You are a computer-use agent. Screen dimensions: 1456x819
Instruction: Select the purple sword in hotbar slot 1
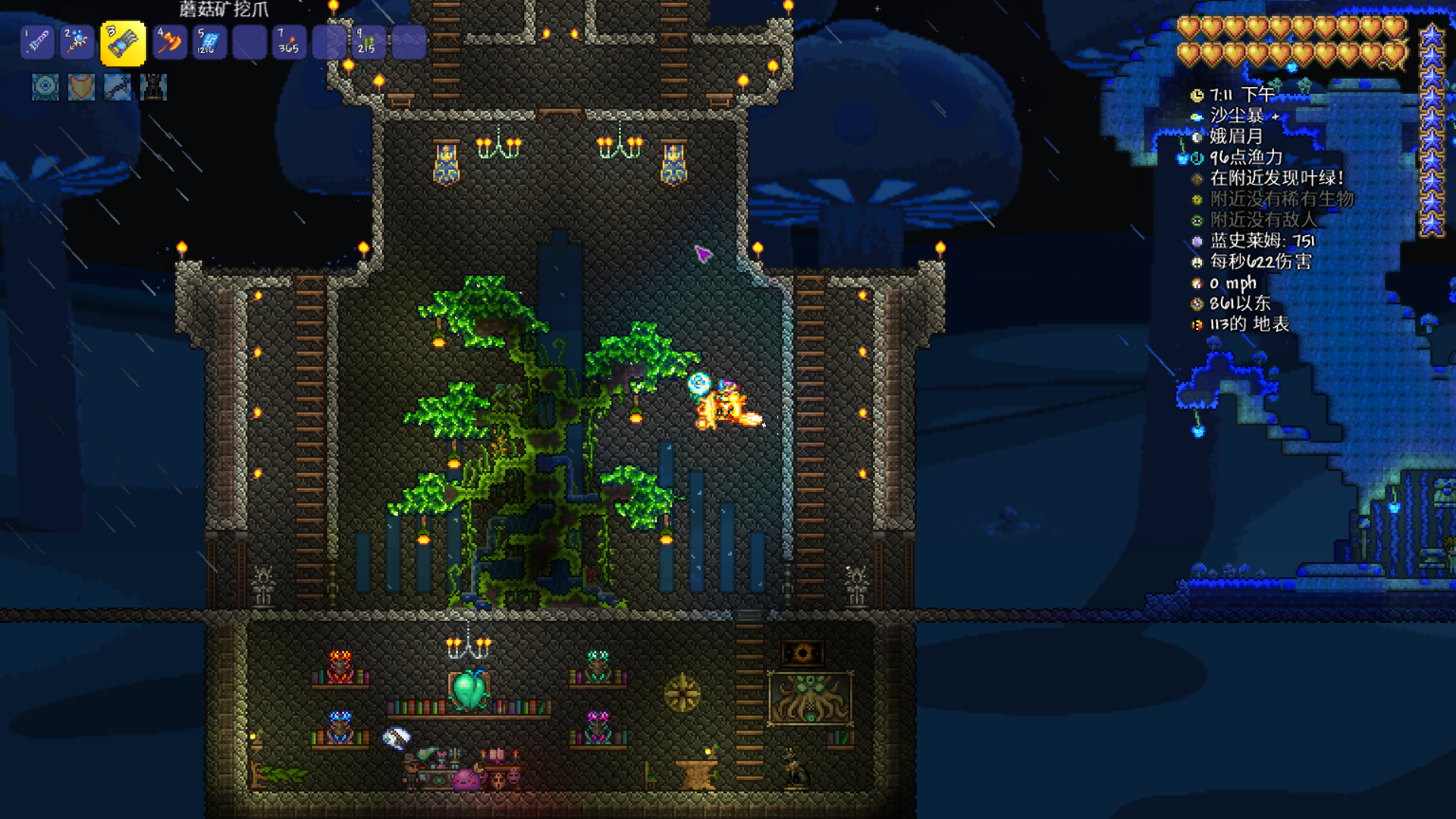37,42
